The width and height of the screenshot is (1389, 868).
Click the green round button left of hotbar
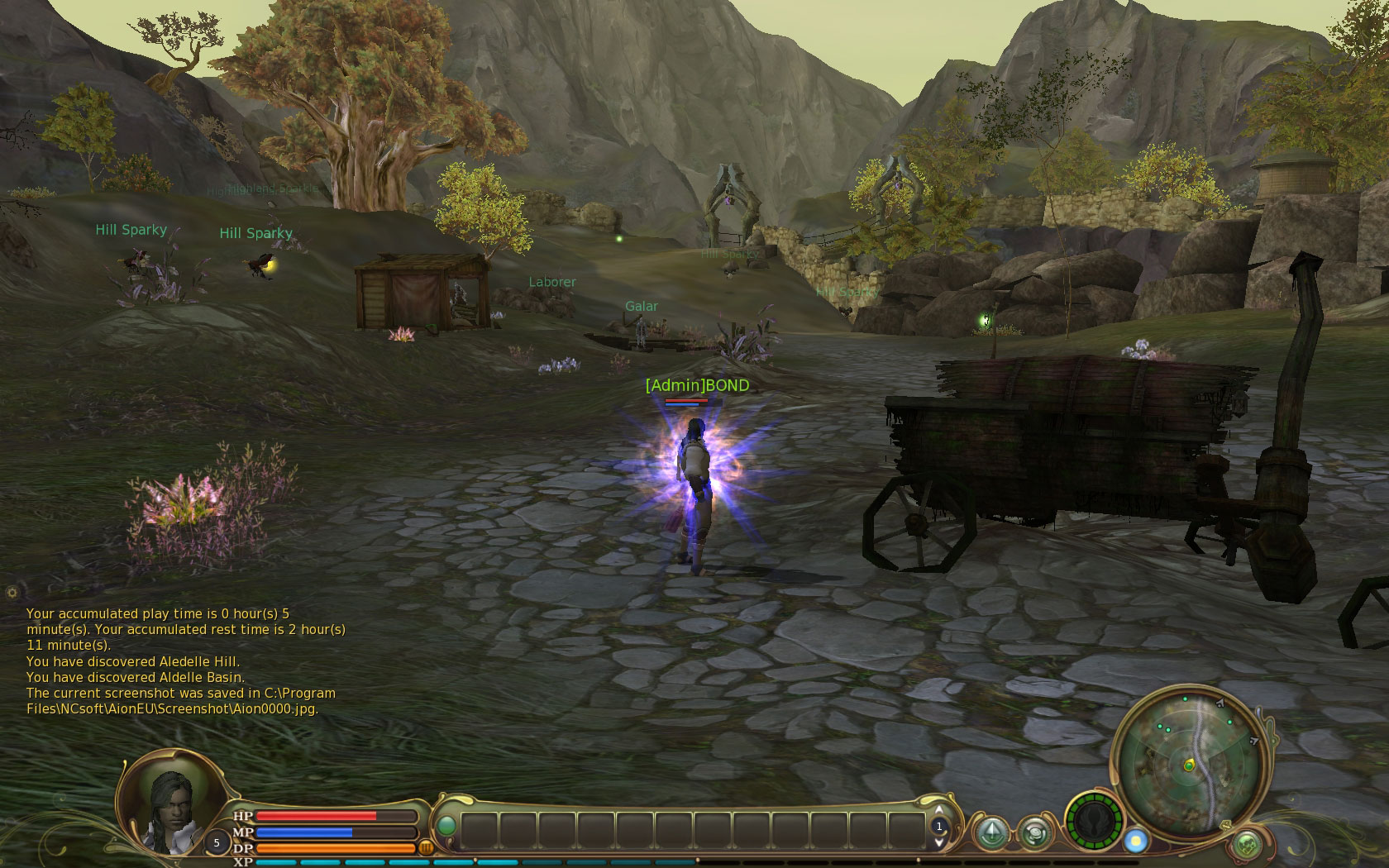point(446,826)
